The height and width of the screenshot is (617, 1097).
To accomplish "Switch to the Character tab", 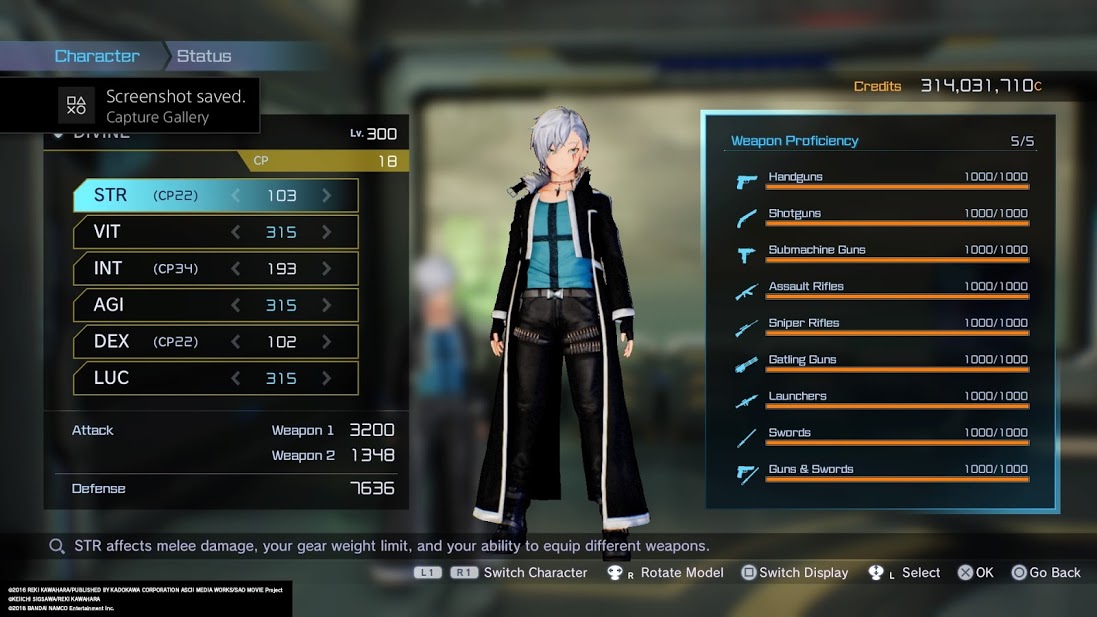I will (97, 56).
